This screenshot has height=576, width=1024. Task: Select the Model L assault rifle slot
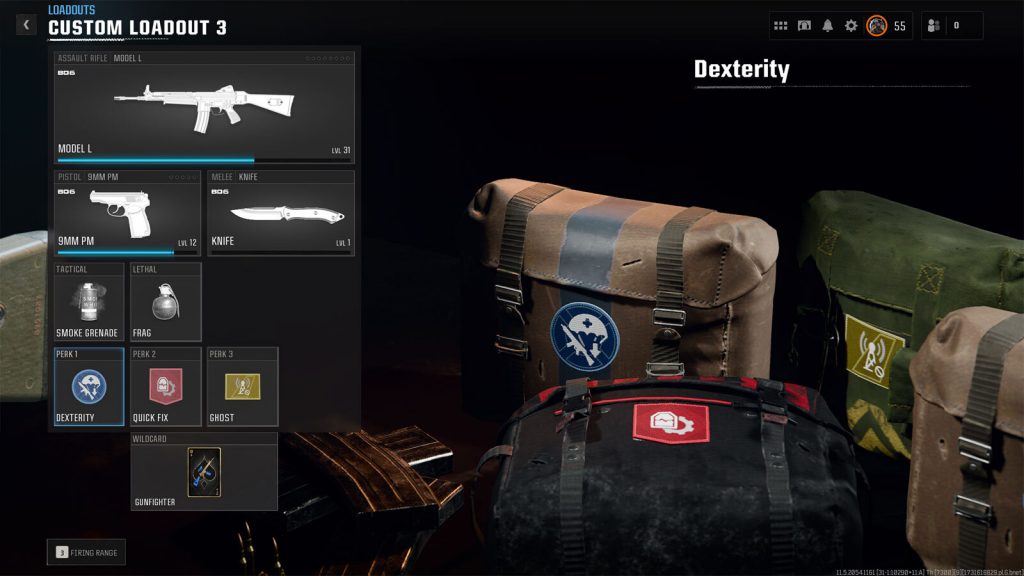[204, 107]
